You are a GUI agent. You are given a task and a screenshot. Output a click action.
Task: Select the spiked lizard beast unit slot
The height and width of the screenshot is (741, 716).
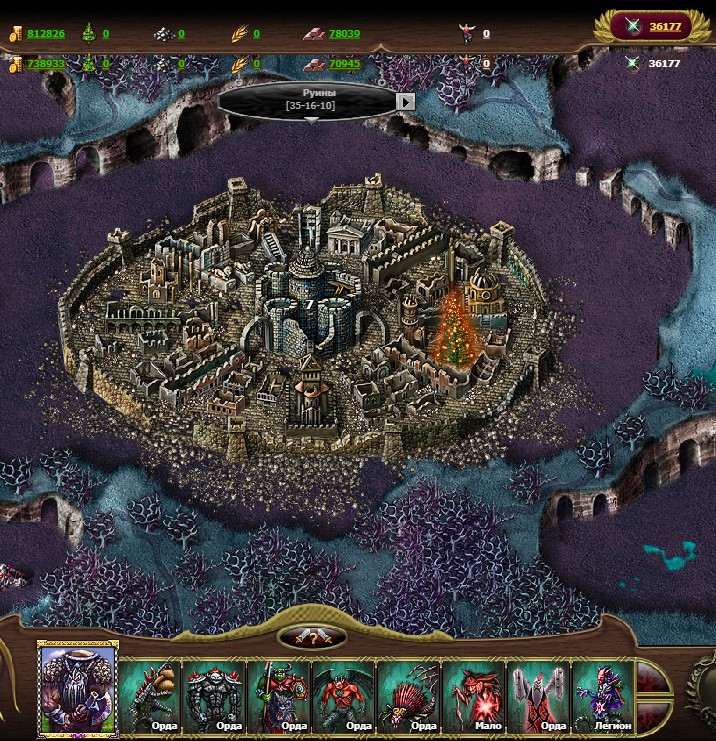click(x=152, y=695)
